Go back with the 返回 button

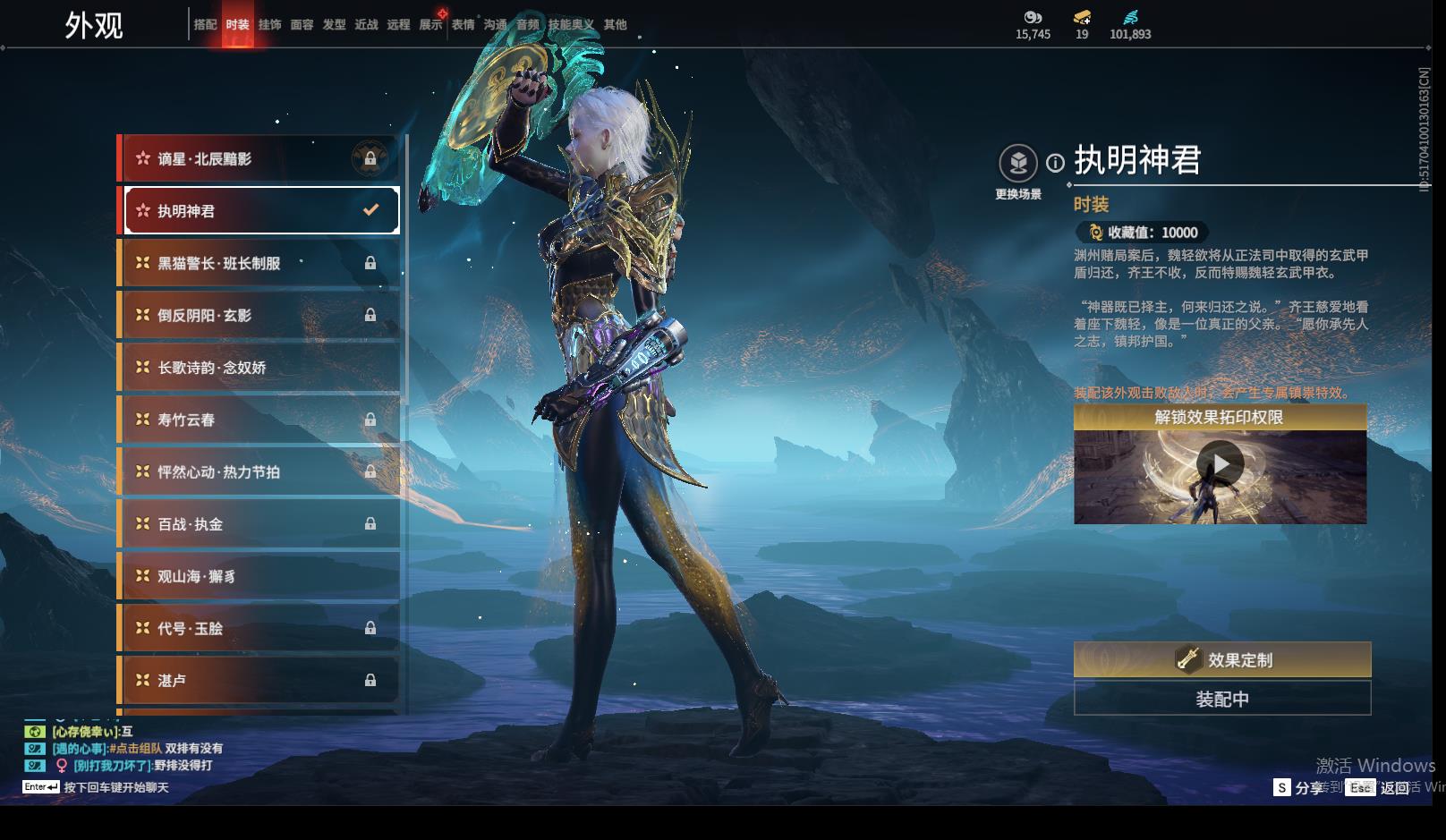(x=1382, y=787)
